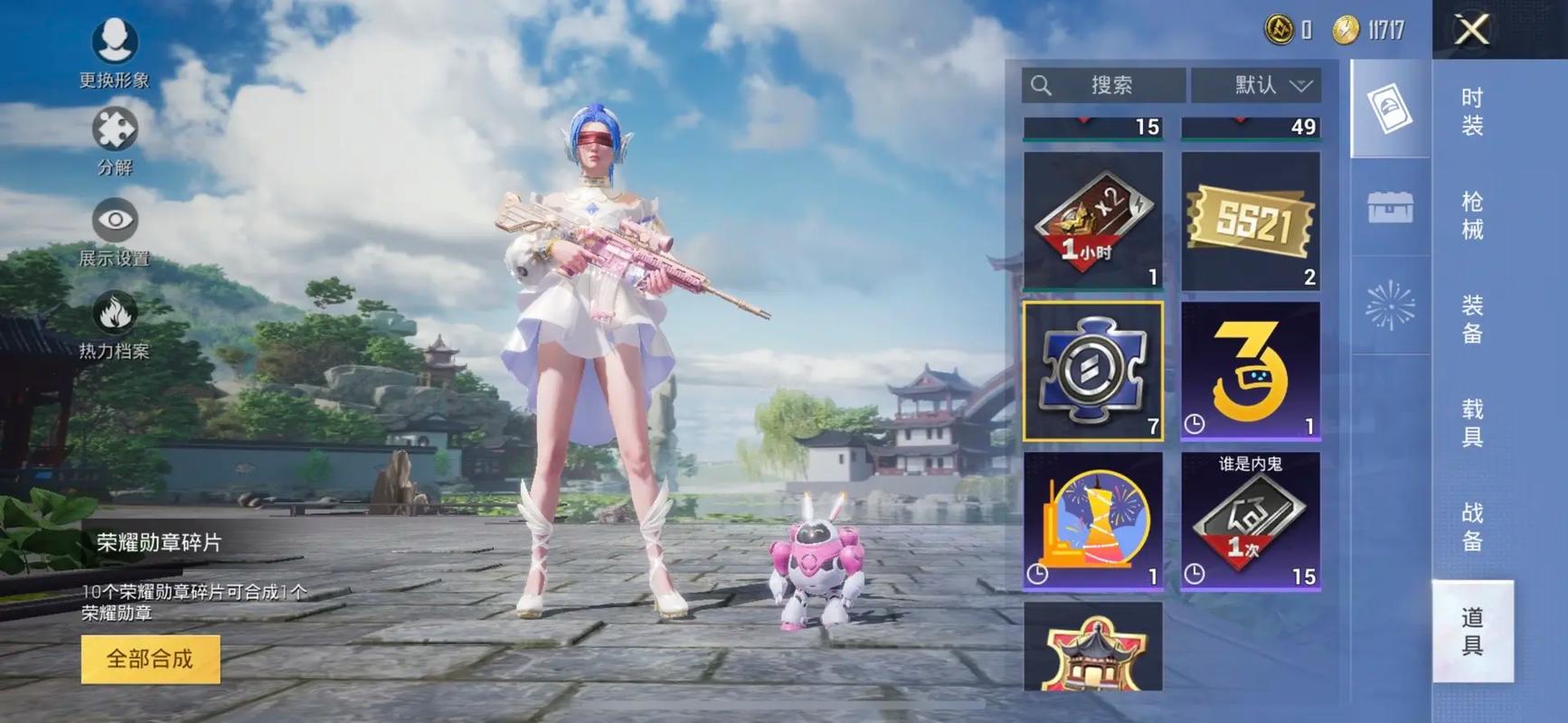Switch to the 时装 outfits tab
This screenshot has width=1568, height=723.
pyautogui.click(x=1472, y=111)
